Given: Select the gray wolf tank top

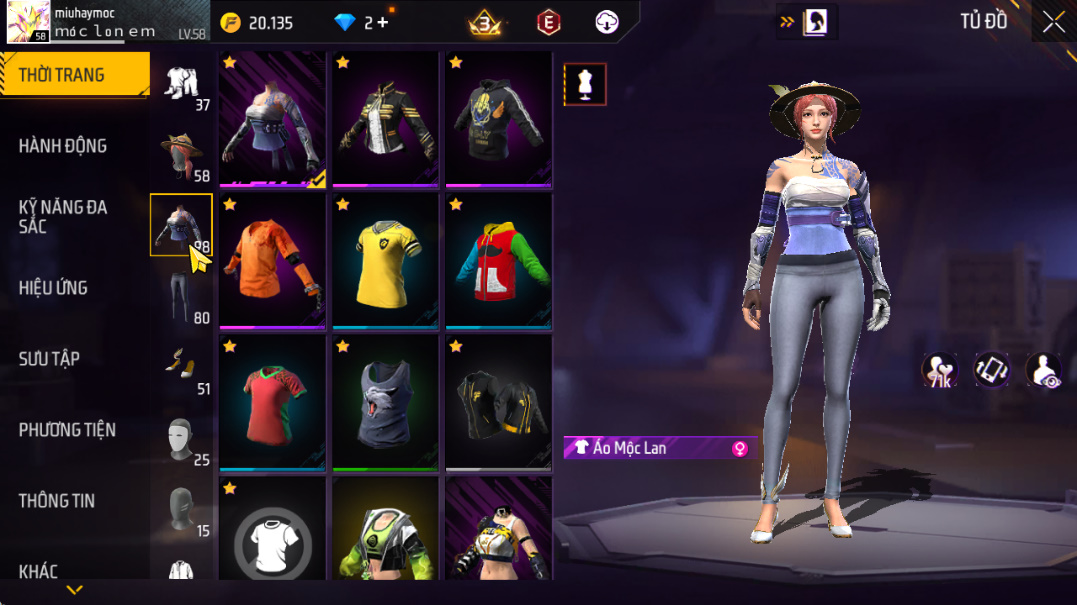Looking at the screenshot, I should point(385,402).
